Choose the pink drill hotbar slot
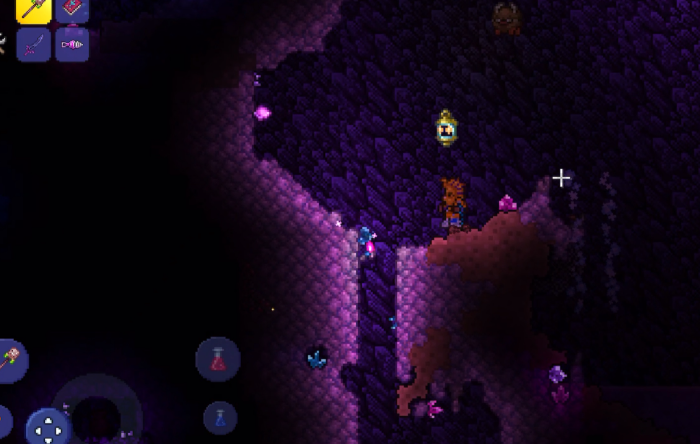The width and height of the screenshot is (700, 444). coord(72,45)
